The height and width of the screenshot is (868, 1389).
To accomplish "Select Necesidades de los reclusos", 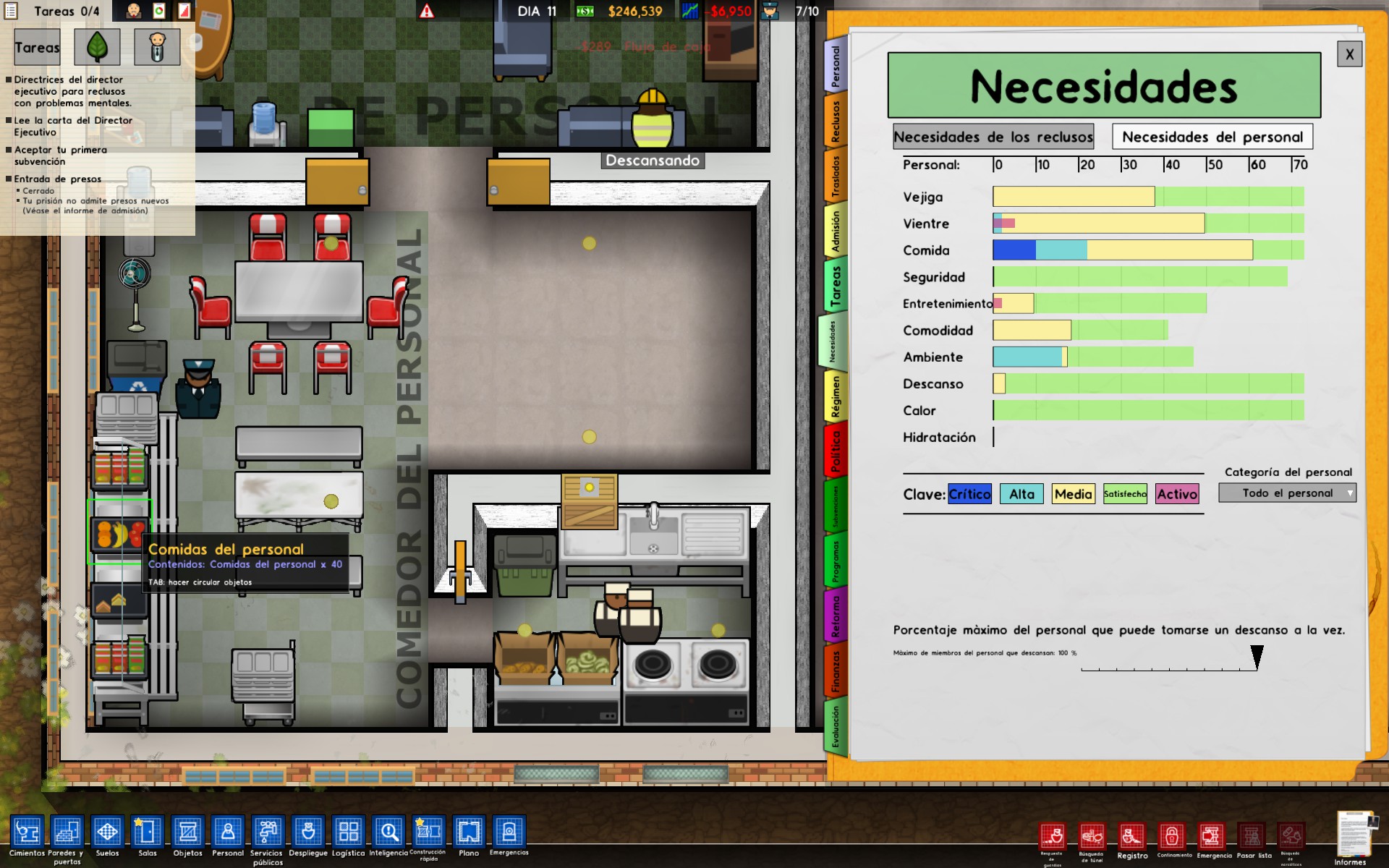I will 993,136.
